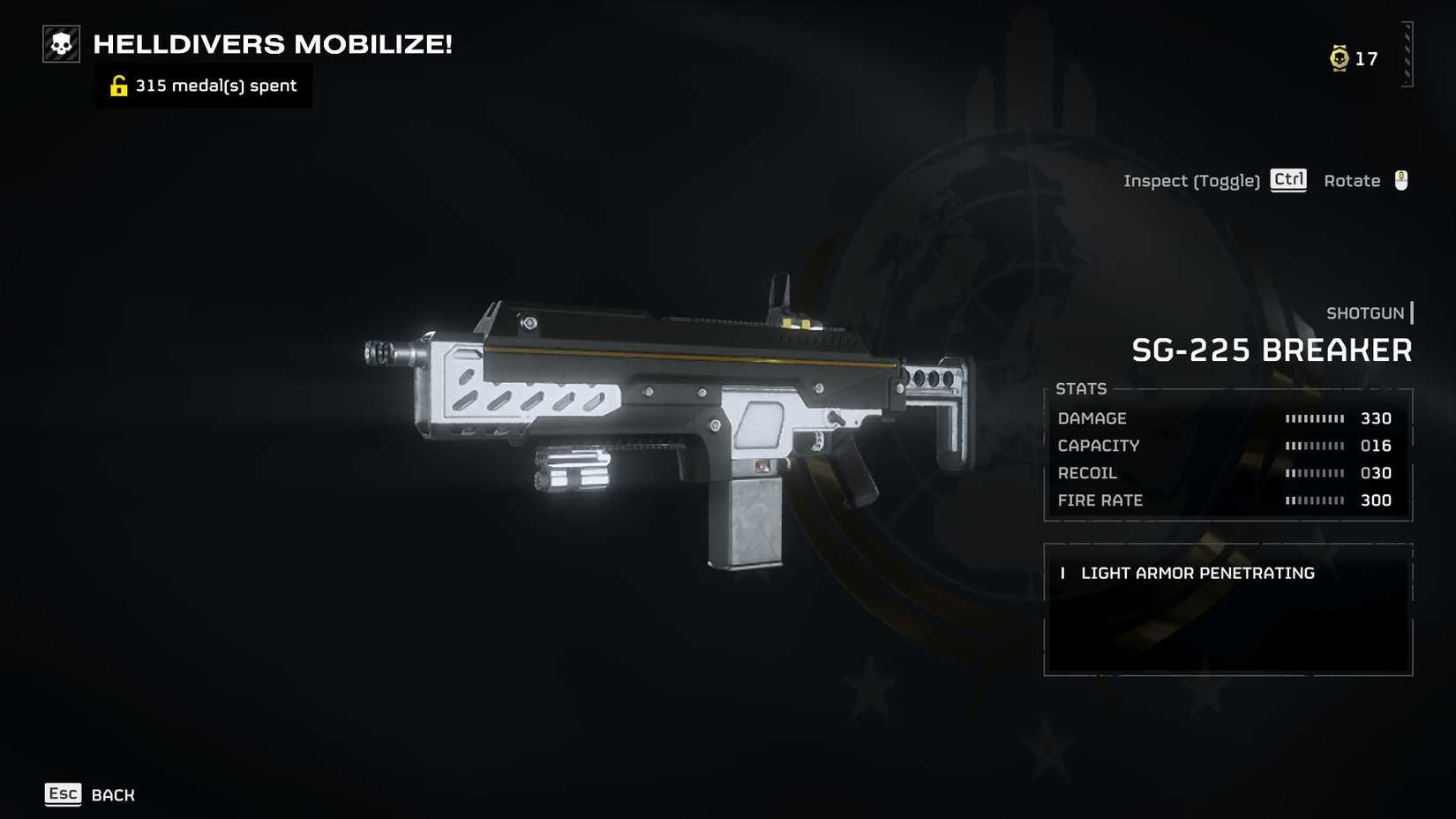The width and height of the screenshot is (1456, 819).
Task: Toggle the Light Armor Penetrating trait entry
Action: pyautogui.click(x=1197, y=573)
